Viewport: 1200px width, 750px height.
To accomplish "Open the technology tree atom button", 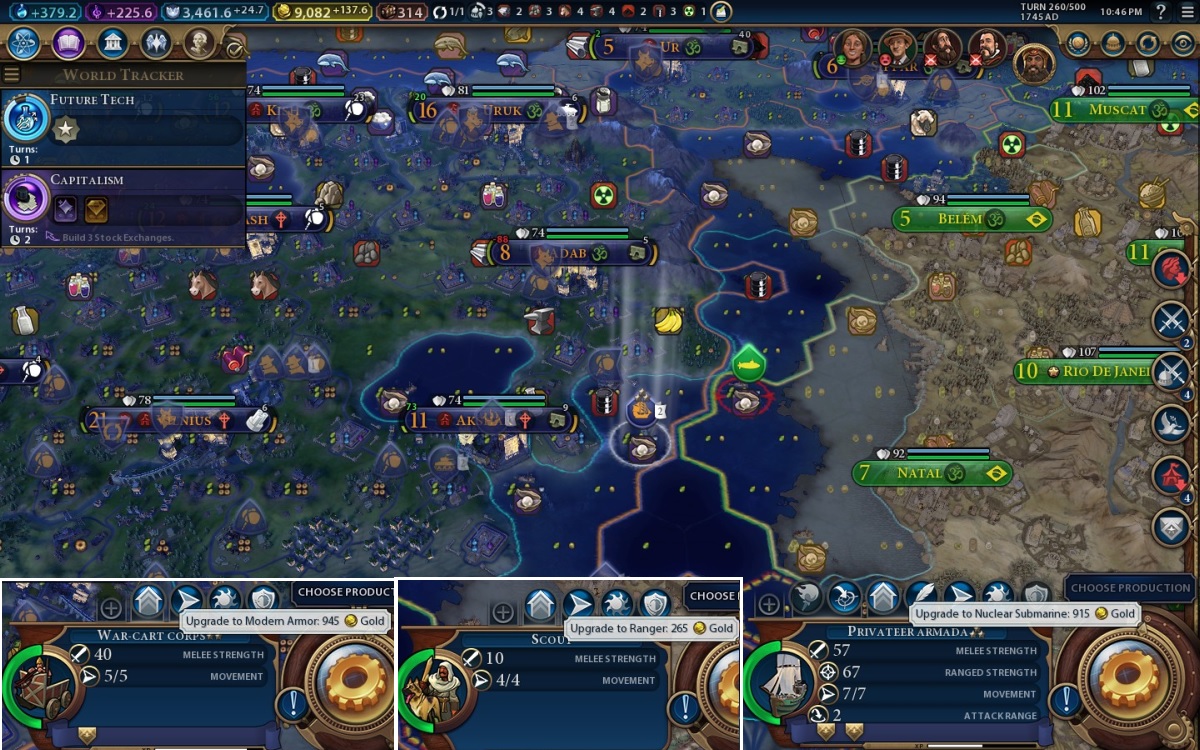I will [x=22, y=44].
